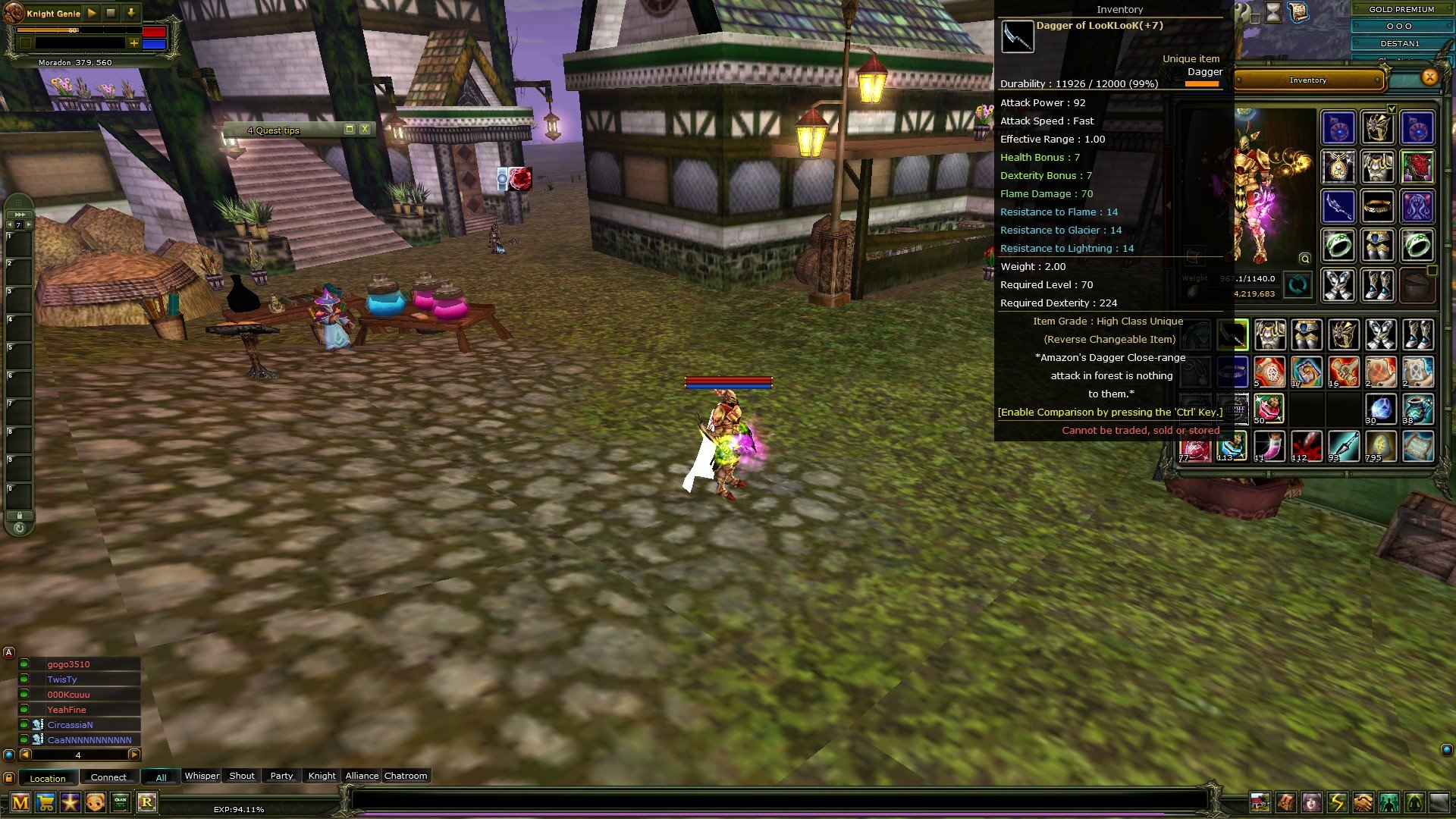The image size is (1456, 819).
Task: Click the handshake trade icon
Action: [1363, 802]
